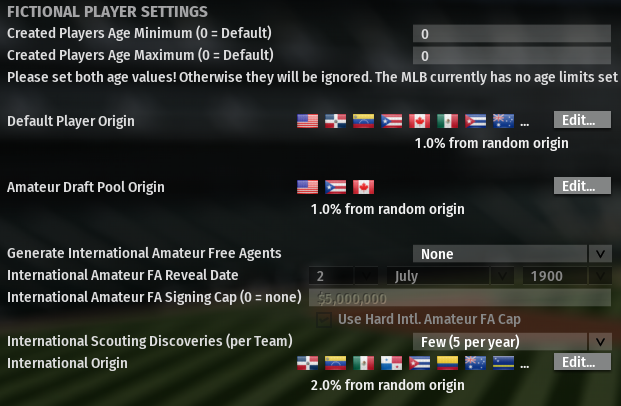Image resolution: width=621 pixels, height=406 pixels.
Task: Open the FA Reveal Date year dropdown
Action: click(565, 275)
